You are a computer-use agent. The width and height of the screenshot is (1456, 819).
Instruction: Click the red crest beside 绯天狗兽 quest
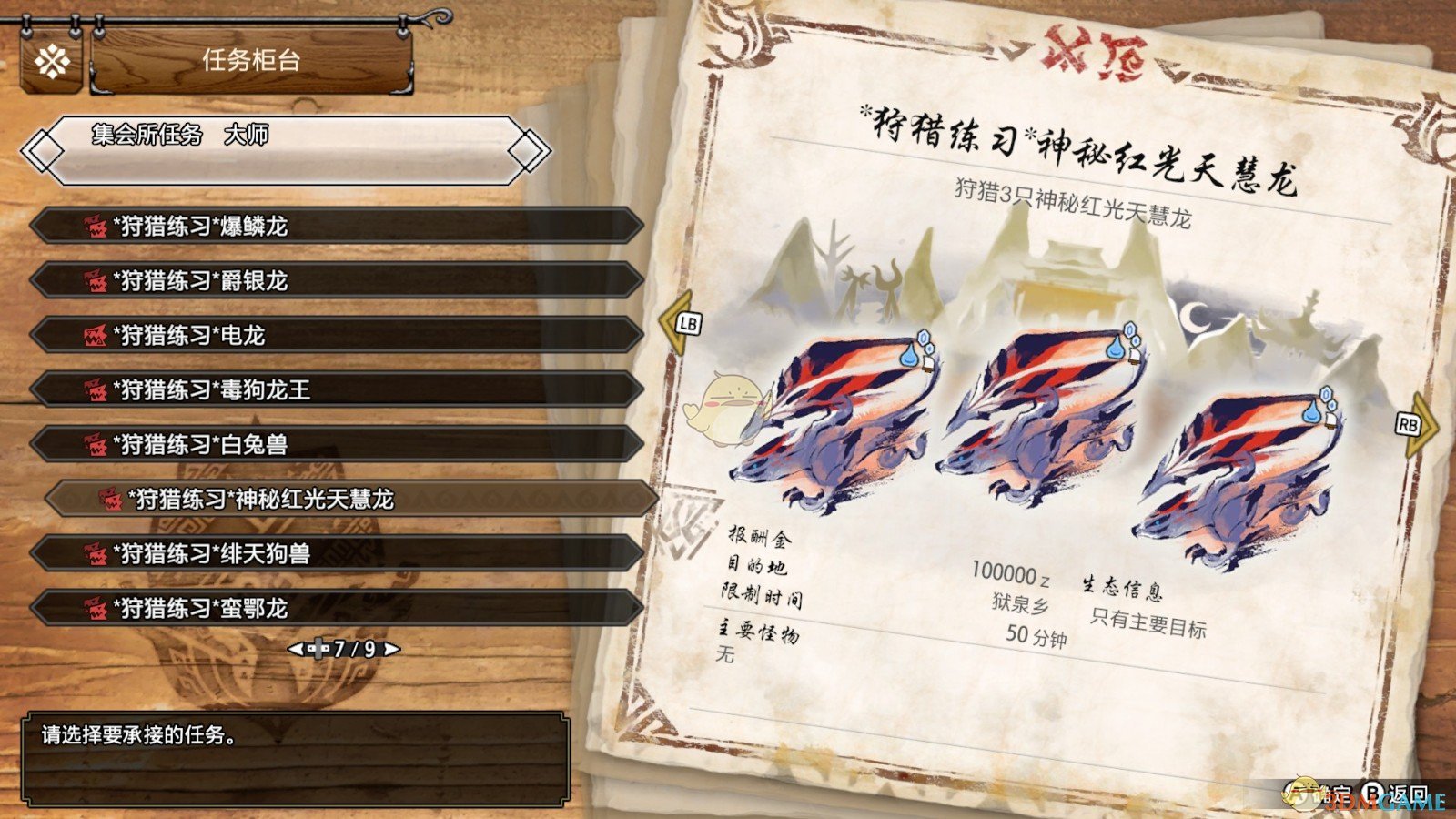coord(97,554)
